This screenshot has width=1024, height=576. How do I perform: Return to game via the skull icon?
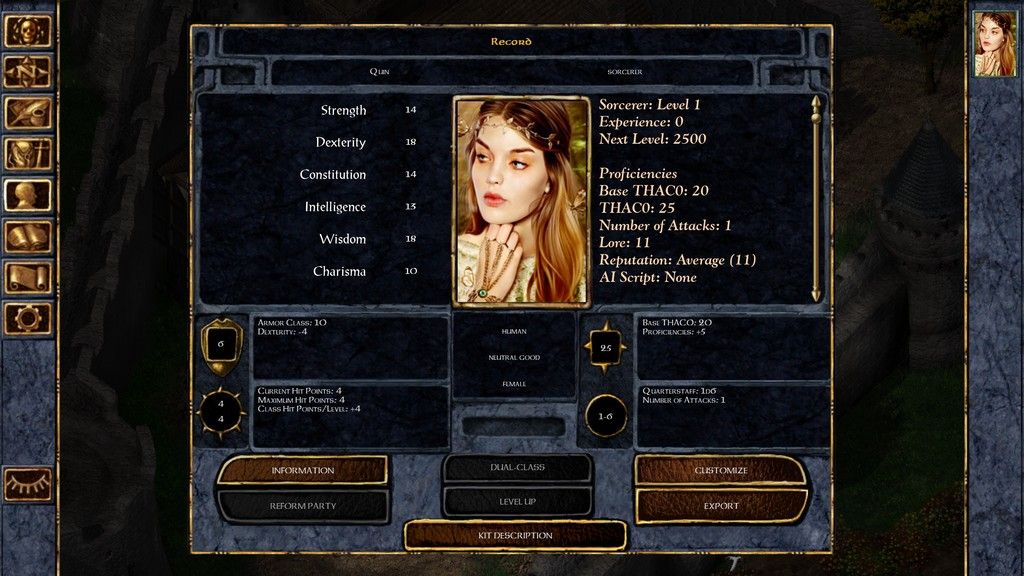pyautogui.click(x=28, y=31)
